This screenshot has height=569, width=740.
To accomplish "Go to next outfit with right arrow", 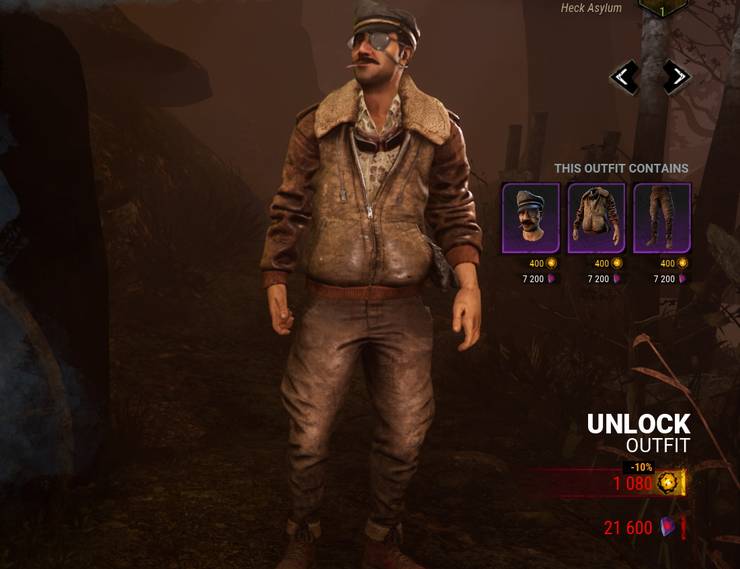I will pos(677,77).
